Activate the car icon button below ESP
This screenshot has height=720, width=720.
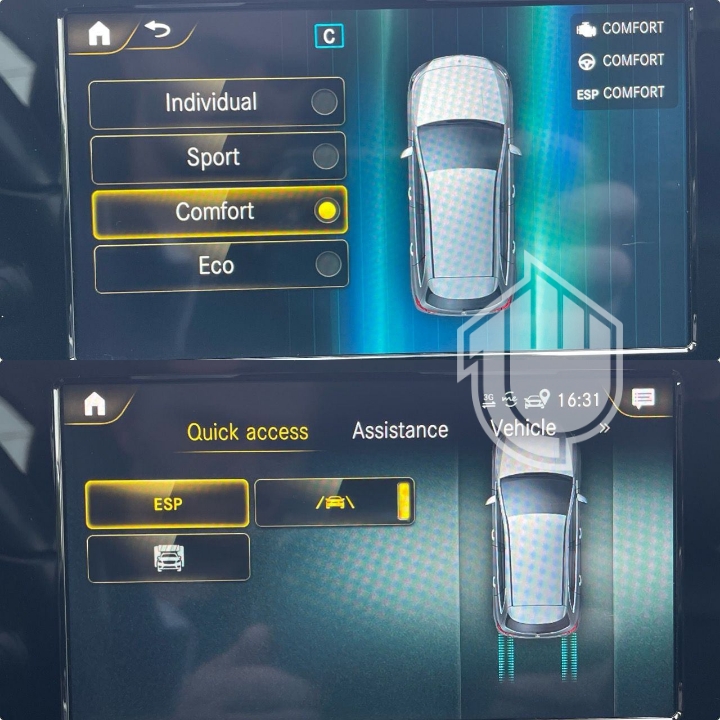pos(168,558)
